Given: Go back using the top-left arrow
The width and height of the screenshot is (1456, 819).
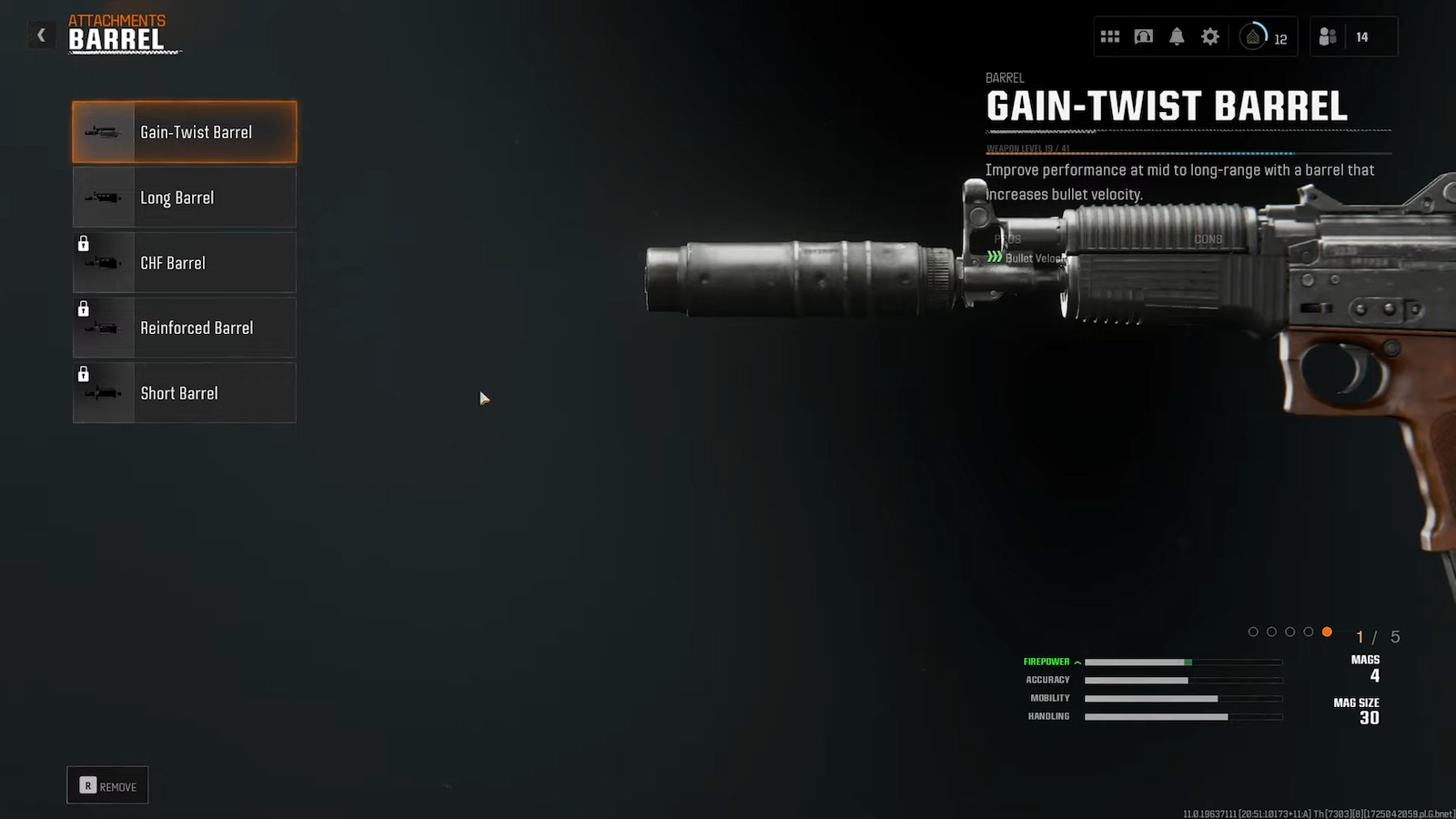Looking at the screenshot, I should click(41, 35).
